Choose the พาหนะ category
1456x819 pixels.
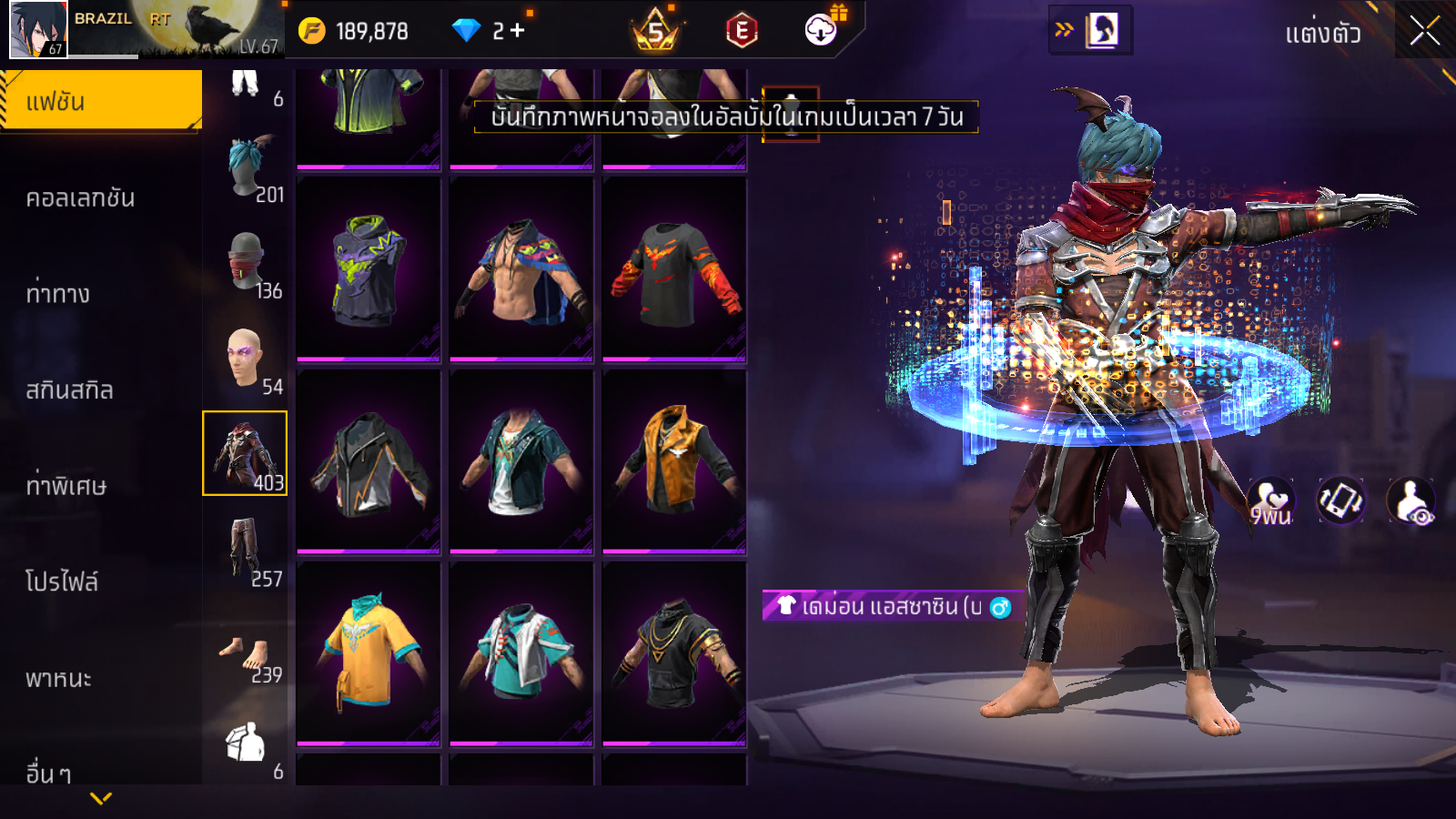(58, 678)
